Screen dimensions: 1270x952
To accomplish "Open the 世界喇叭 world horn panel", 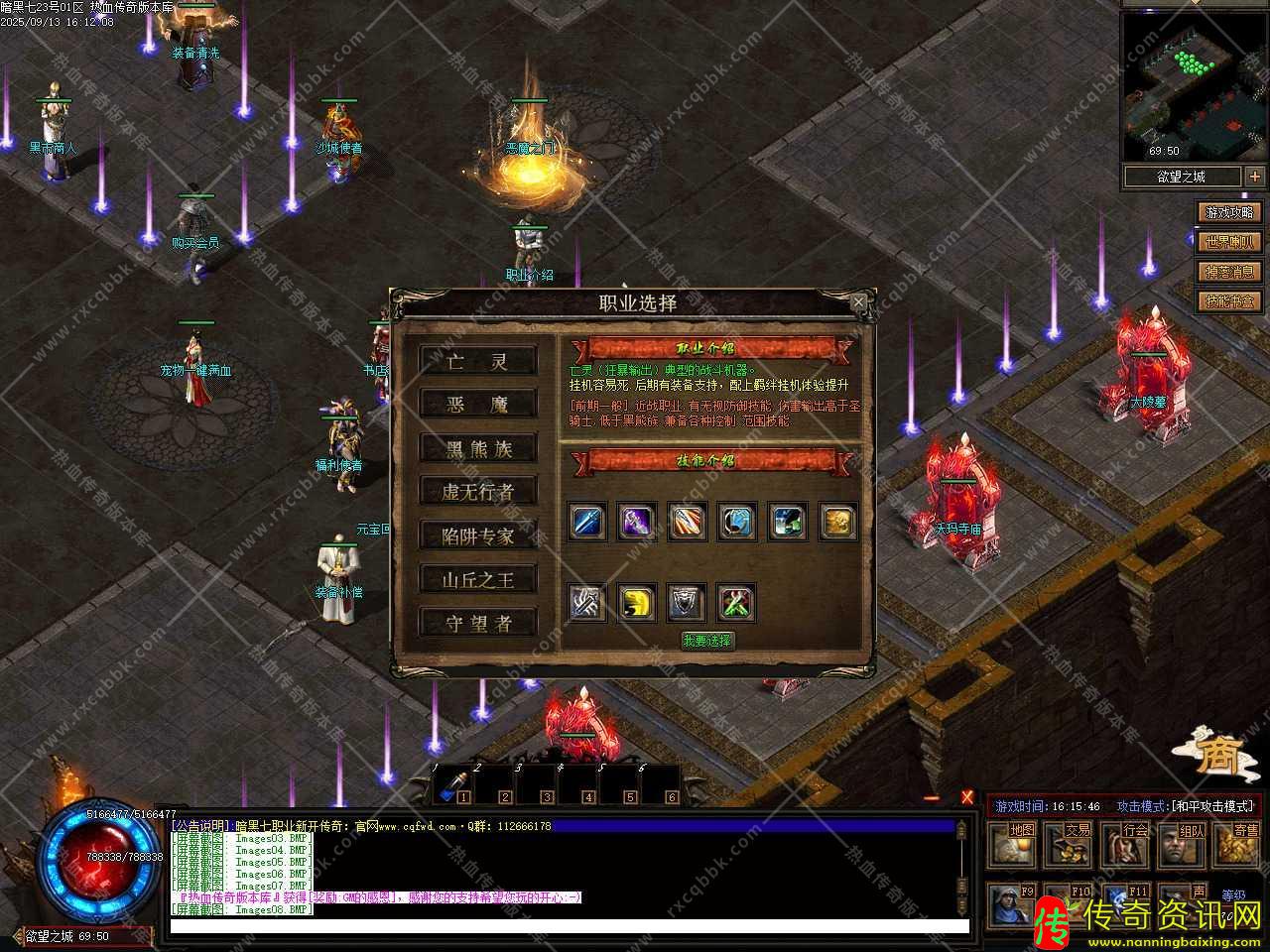I will 1229,242.
